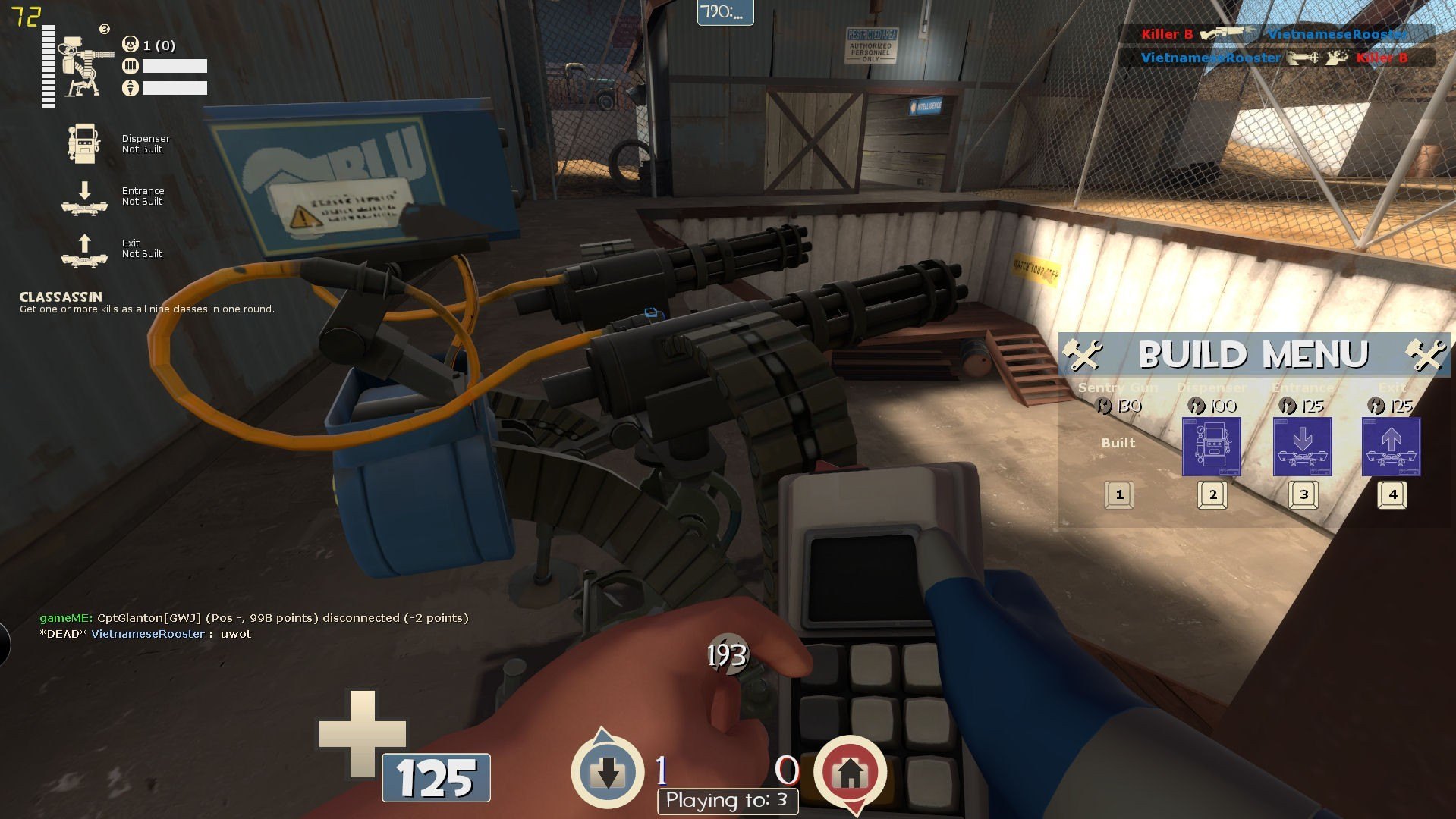The width and height of the screenshot is (1456, 819).
Task: Select the top kill feed entry
Action: [1275, 34]
